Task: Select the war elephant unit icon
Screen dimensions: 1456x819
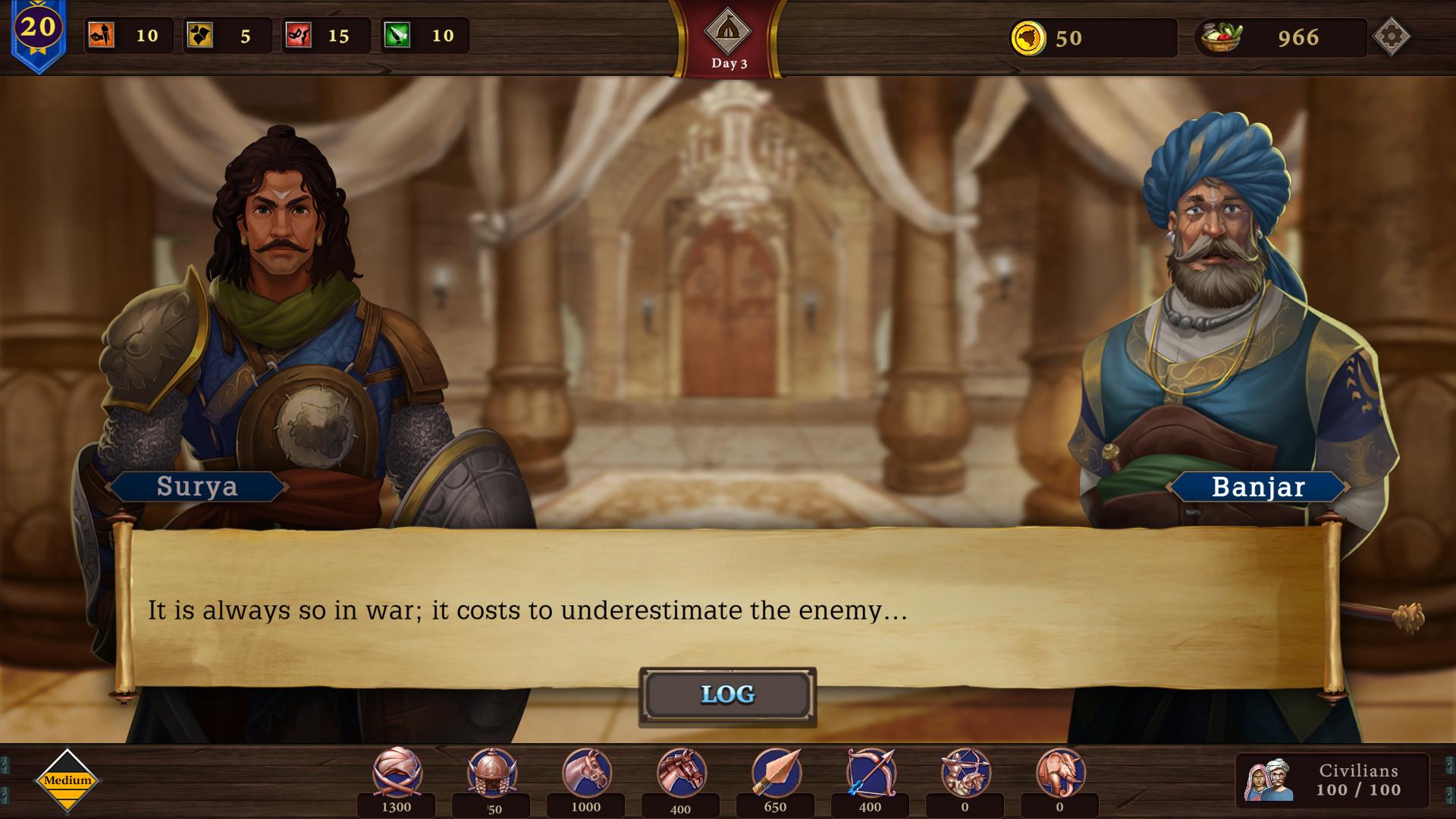Action: point(1060,773)
